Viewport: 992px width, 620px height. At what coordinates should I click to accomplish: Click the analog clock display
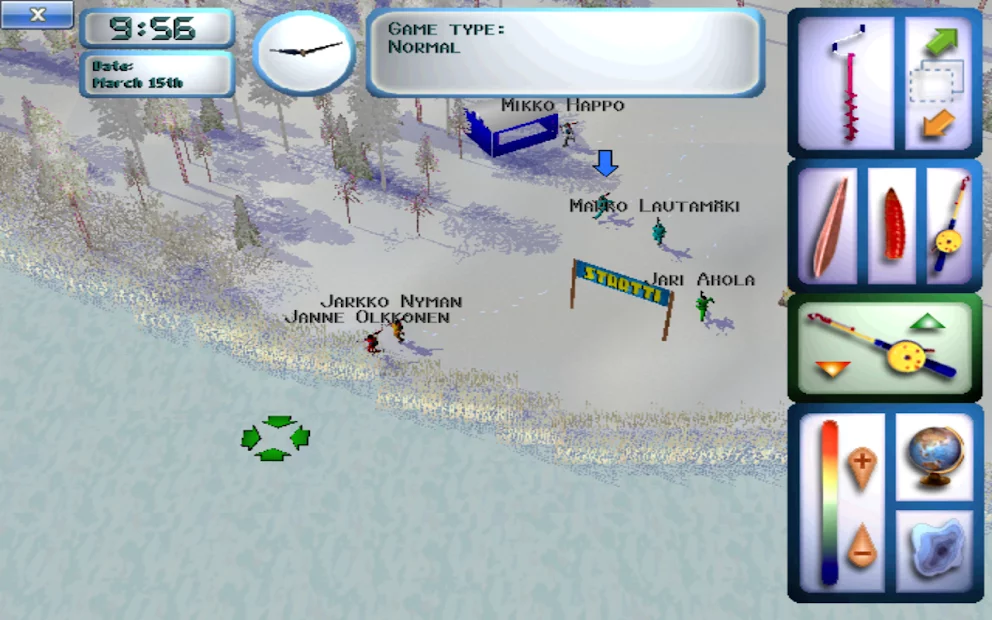click(x=304, y=51)
